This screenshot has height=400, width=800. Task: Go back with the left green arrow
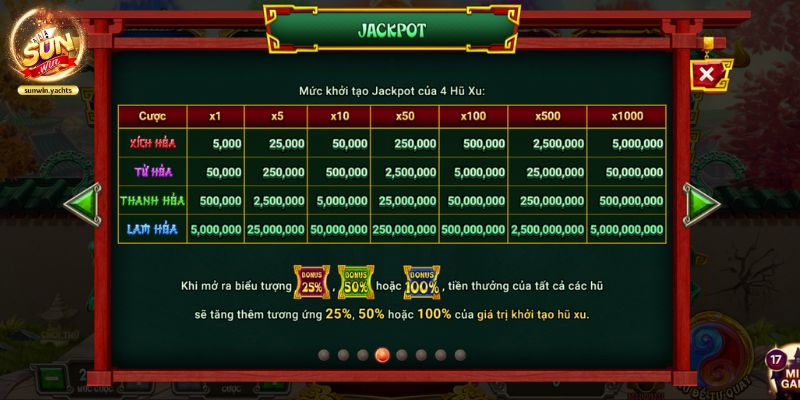(80, 203)
